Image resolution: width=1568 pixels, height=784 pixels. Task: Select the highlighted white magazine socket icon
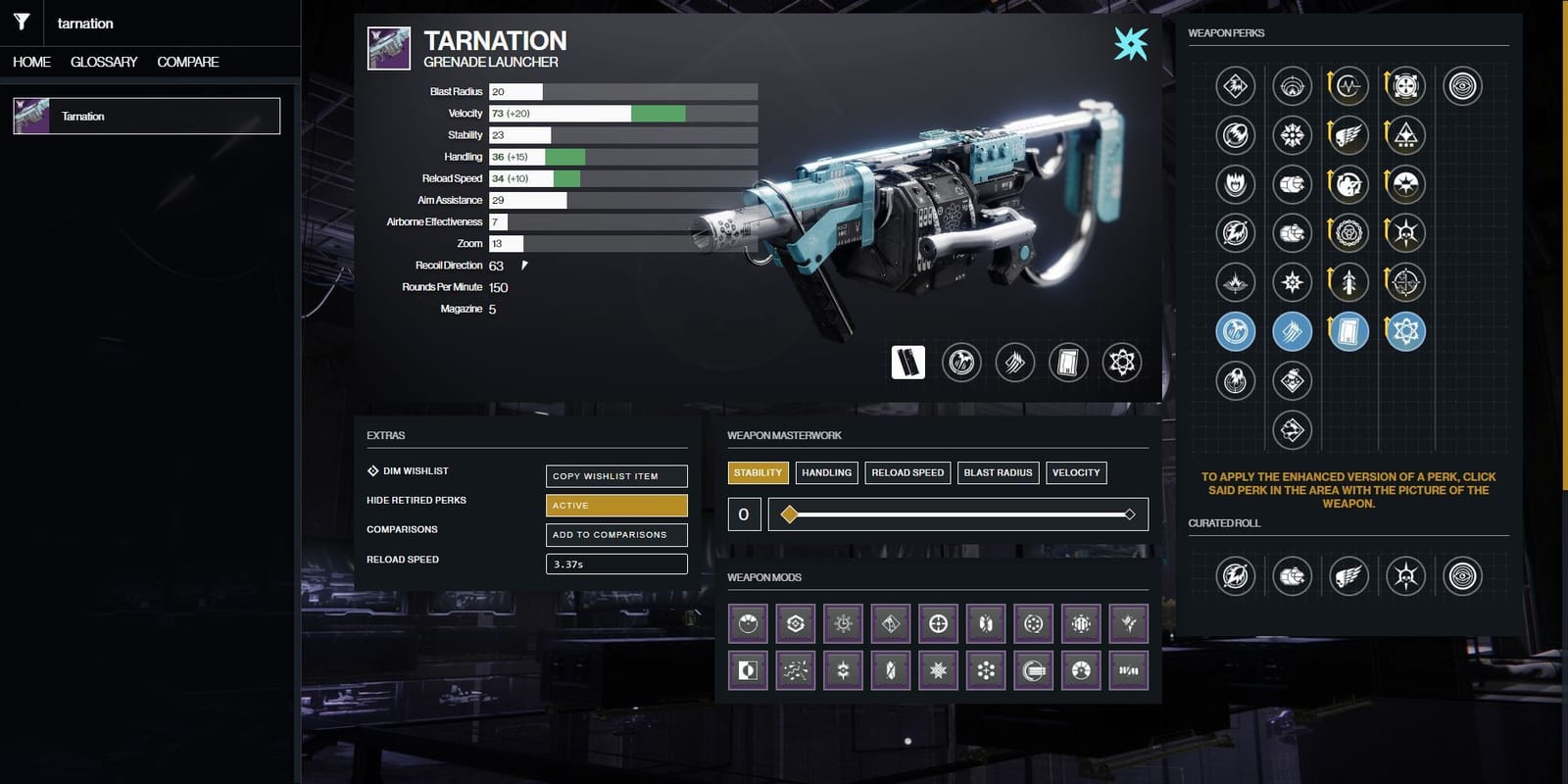pos(906,362)
